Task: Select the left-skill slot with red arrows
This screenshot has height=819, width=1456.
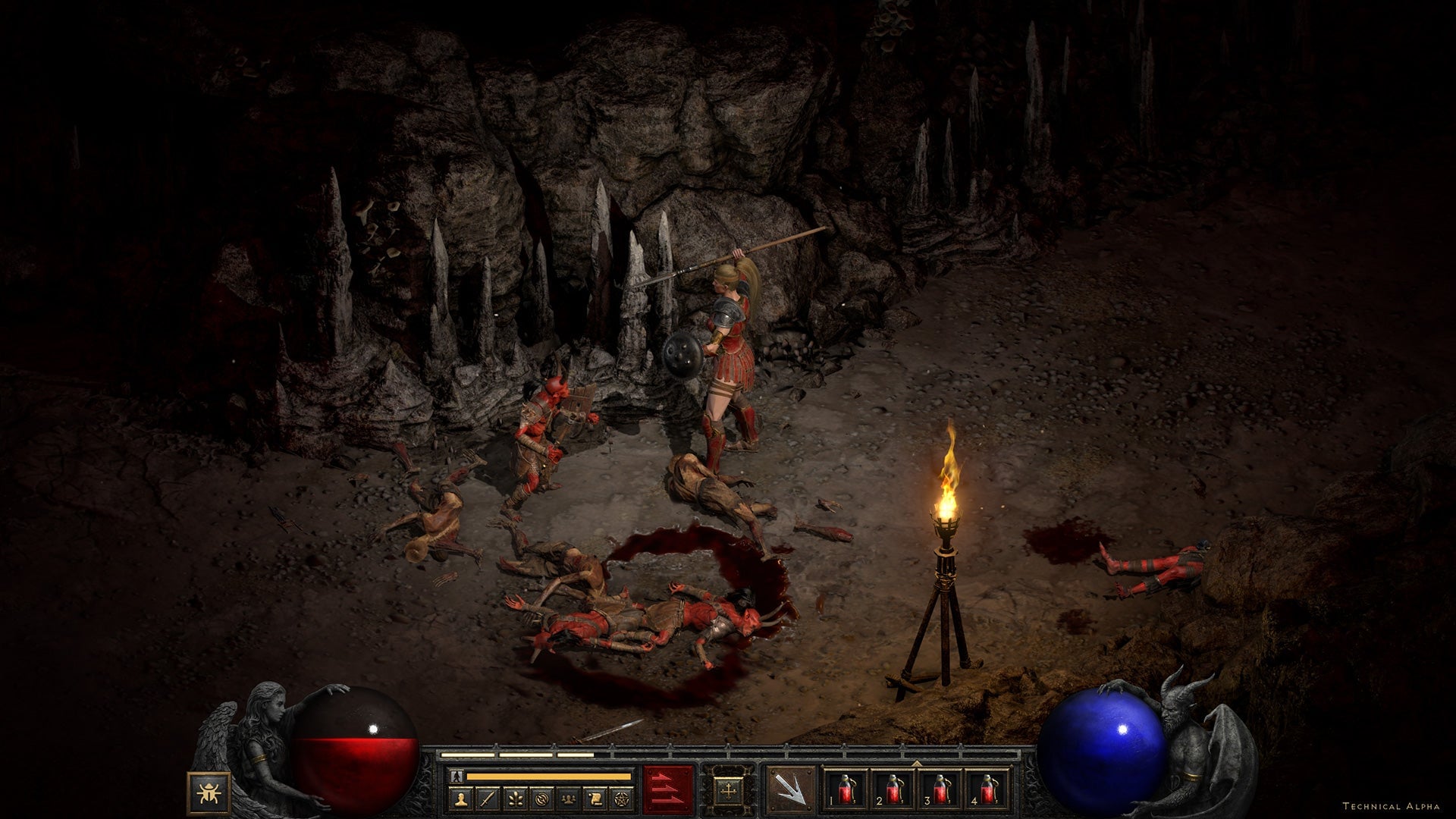Action: tap(669, 789)
